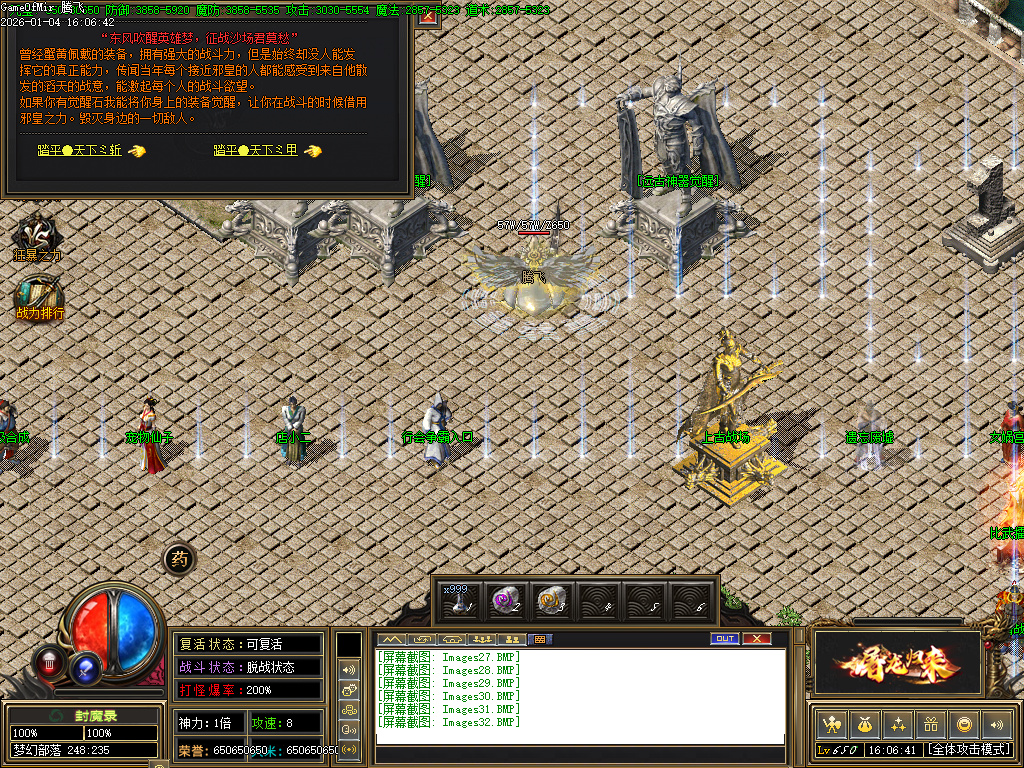The height and width of the screenshot is (768, 1024).
Task: Open the gift box icon
Action: pyautogui.click(x=931, y=723)
